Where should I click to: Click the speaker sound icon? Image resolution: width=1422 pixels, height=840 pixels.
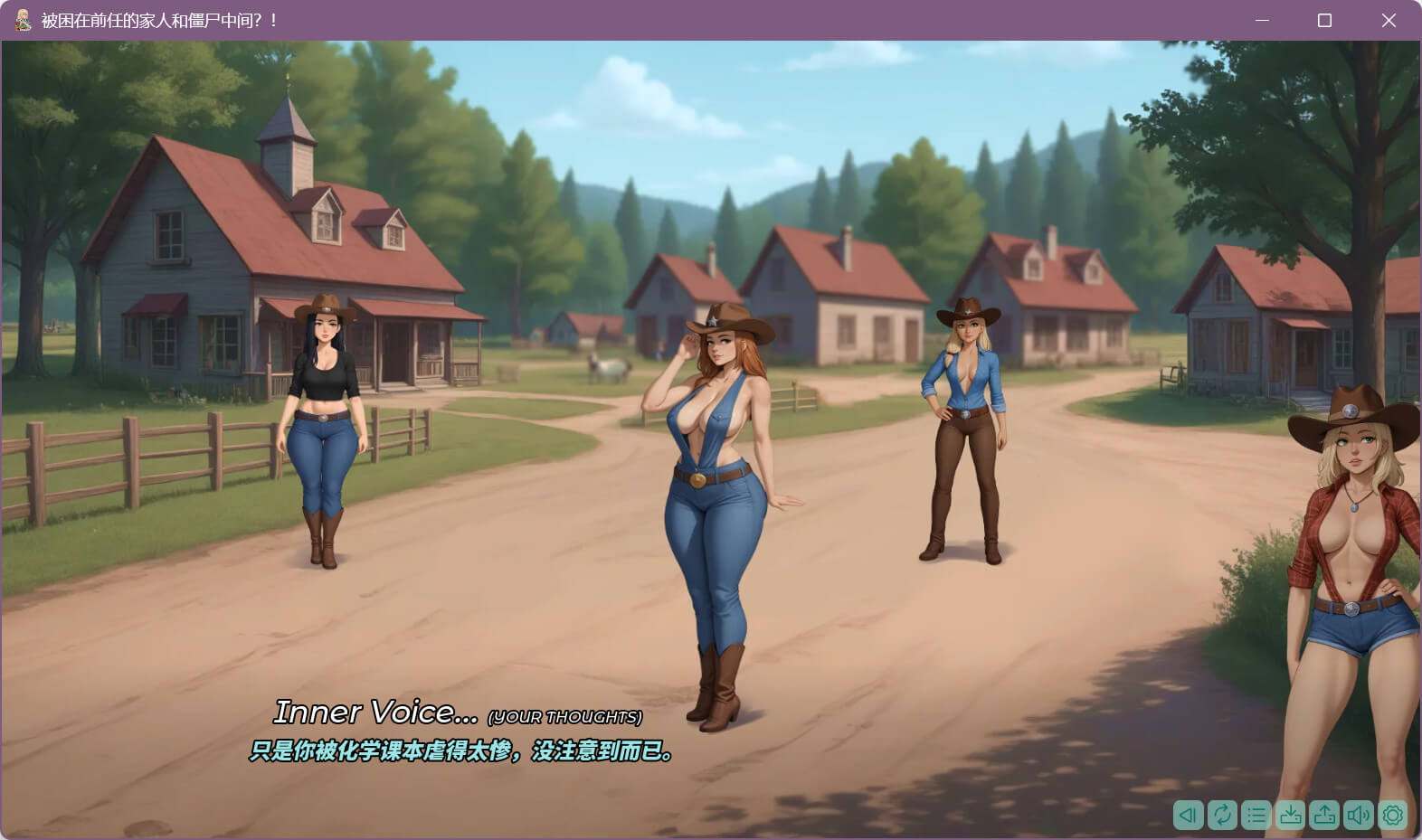(1359, 815)
